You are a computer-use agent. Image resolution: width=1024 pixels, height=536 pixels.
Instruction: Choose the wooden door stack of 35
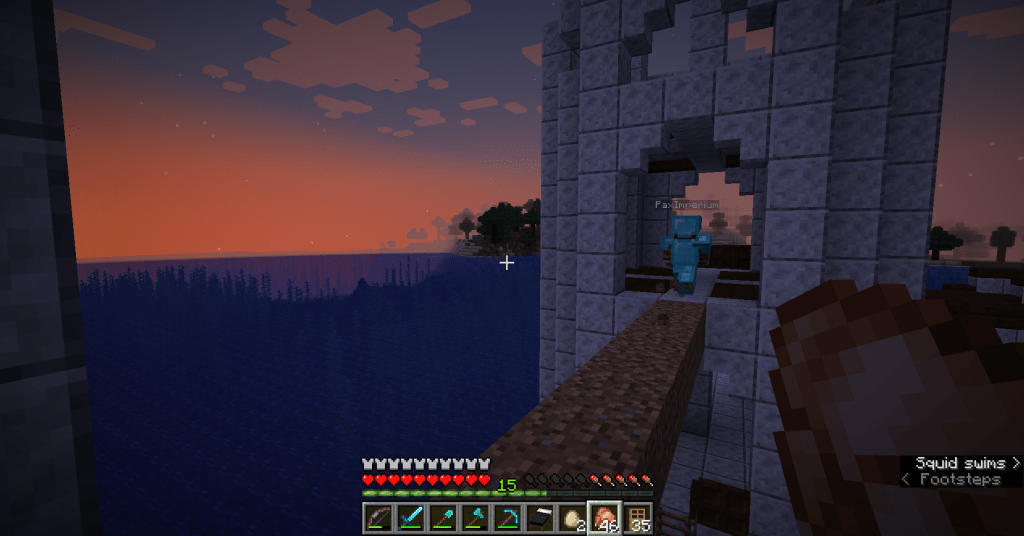coord(637,517)
